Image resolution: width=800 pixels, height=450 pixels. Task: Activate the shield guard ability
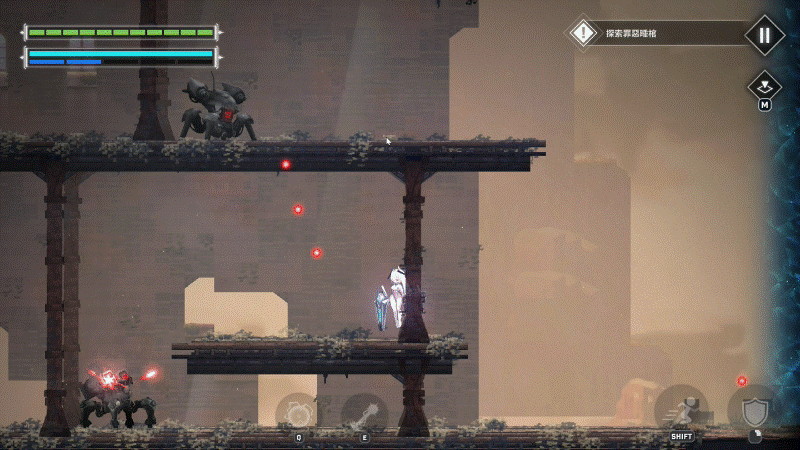click(751, 410)
